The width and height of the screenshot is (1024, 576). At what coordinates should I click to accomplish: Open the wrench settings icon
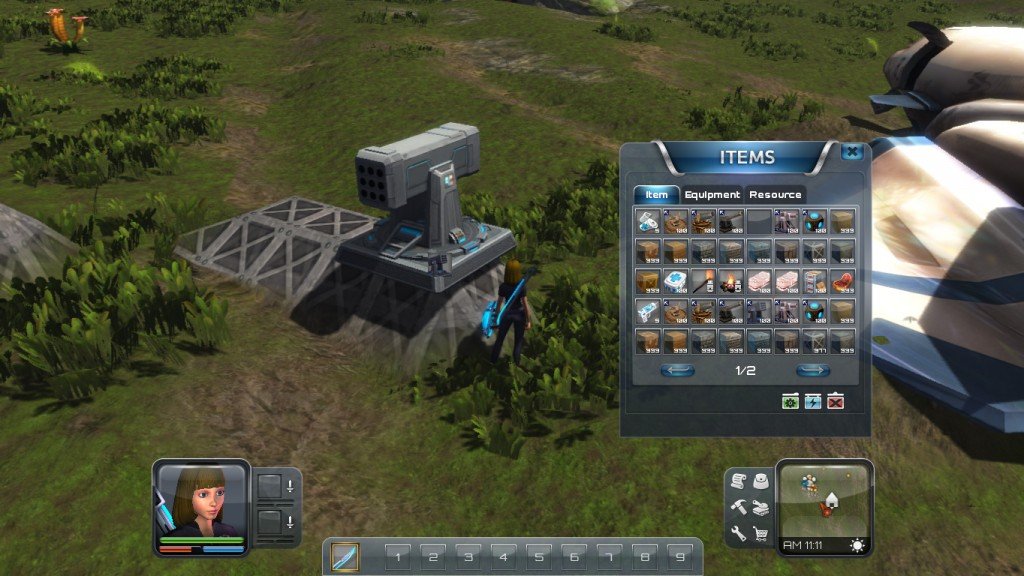click(x=738, y=534)
